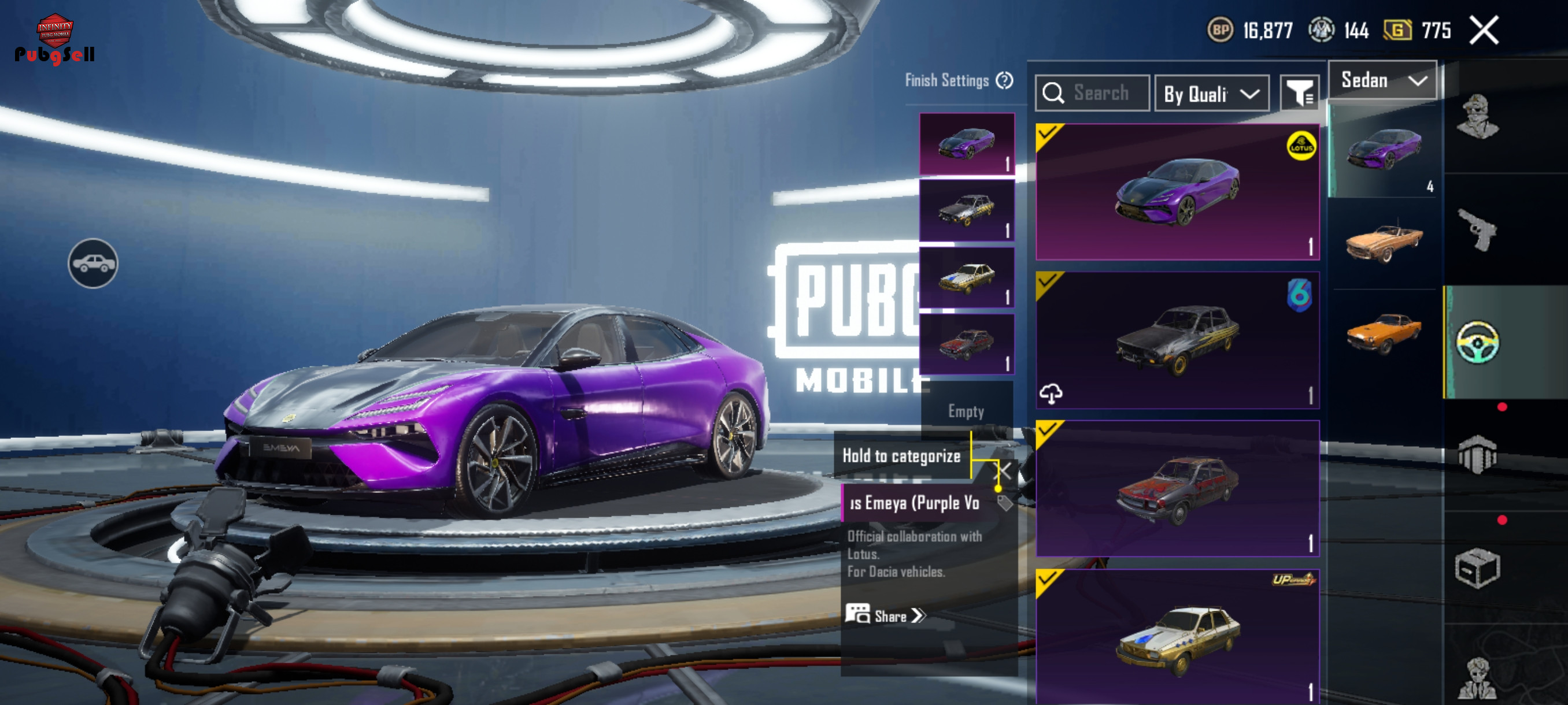Image resolution: width=1568 pixels, height=705 pixels.
Task: Select the purple Lotus Emeya skin card
Action: click(x=1177, y=192)
